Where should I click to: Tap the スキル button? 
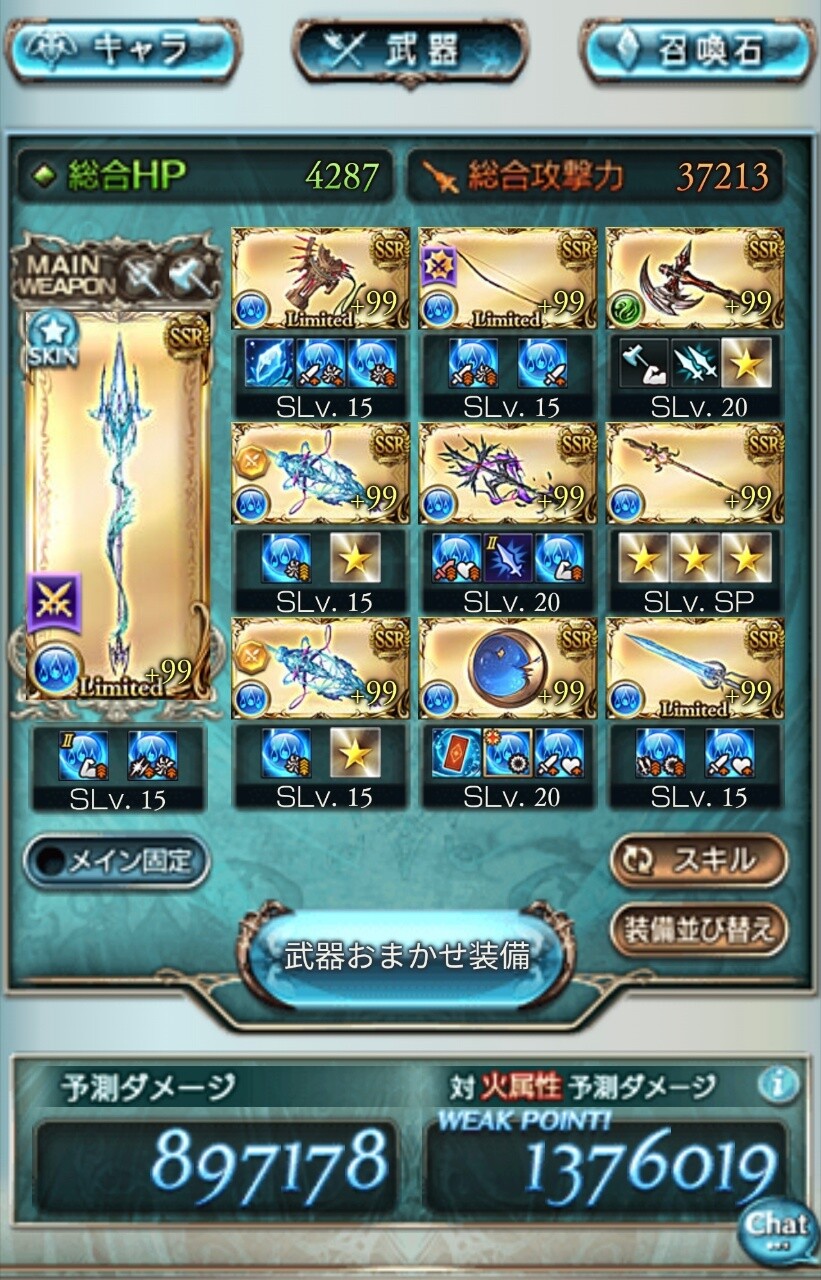[x=698, y=860]
